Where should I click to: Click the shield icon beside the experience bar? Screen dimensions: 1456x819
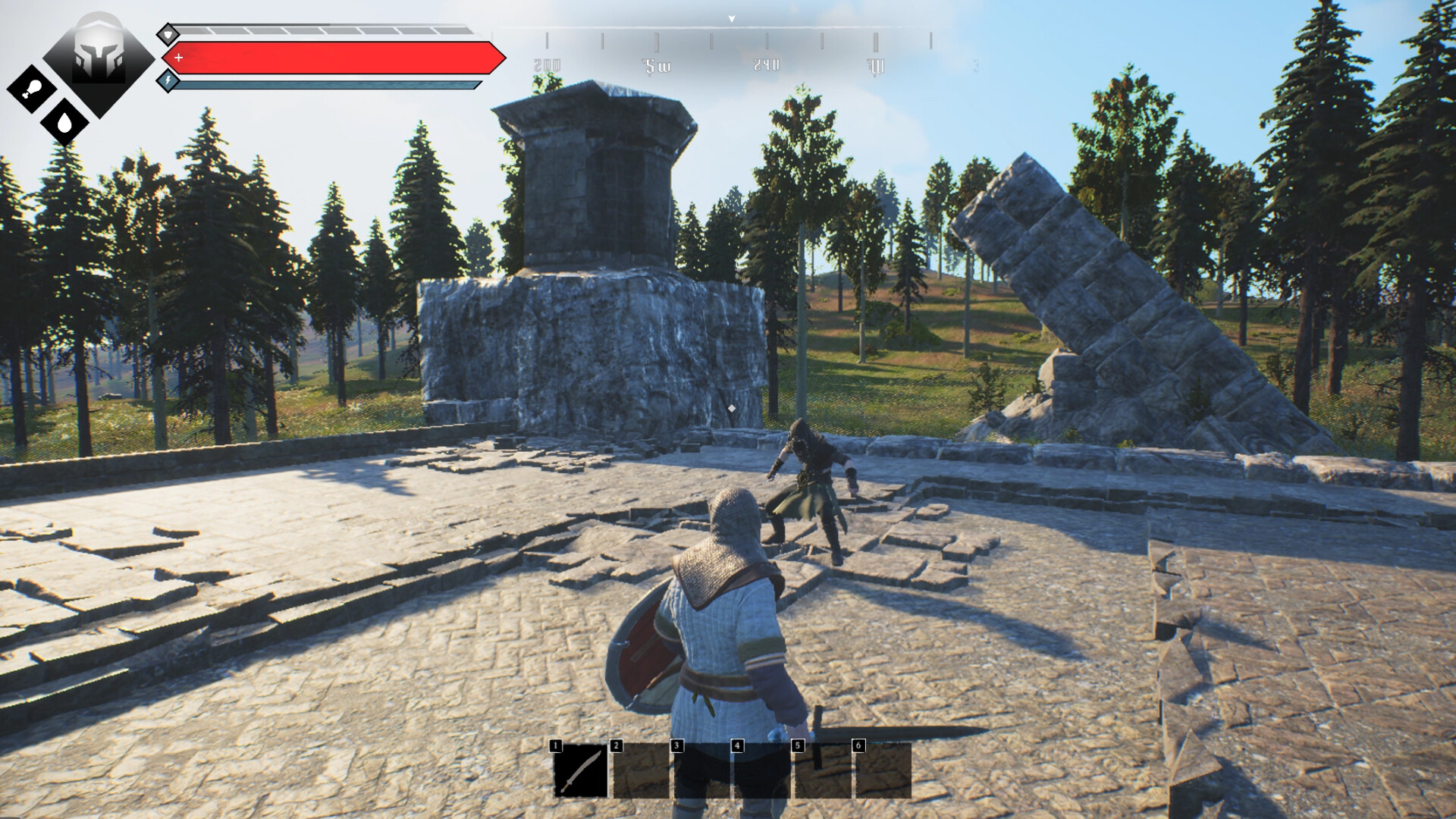[168, 33]
